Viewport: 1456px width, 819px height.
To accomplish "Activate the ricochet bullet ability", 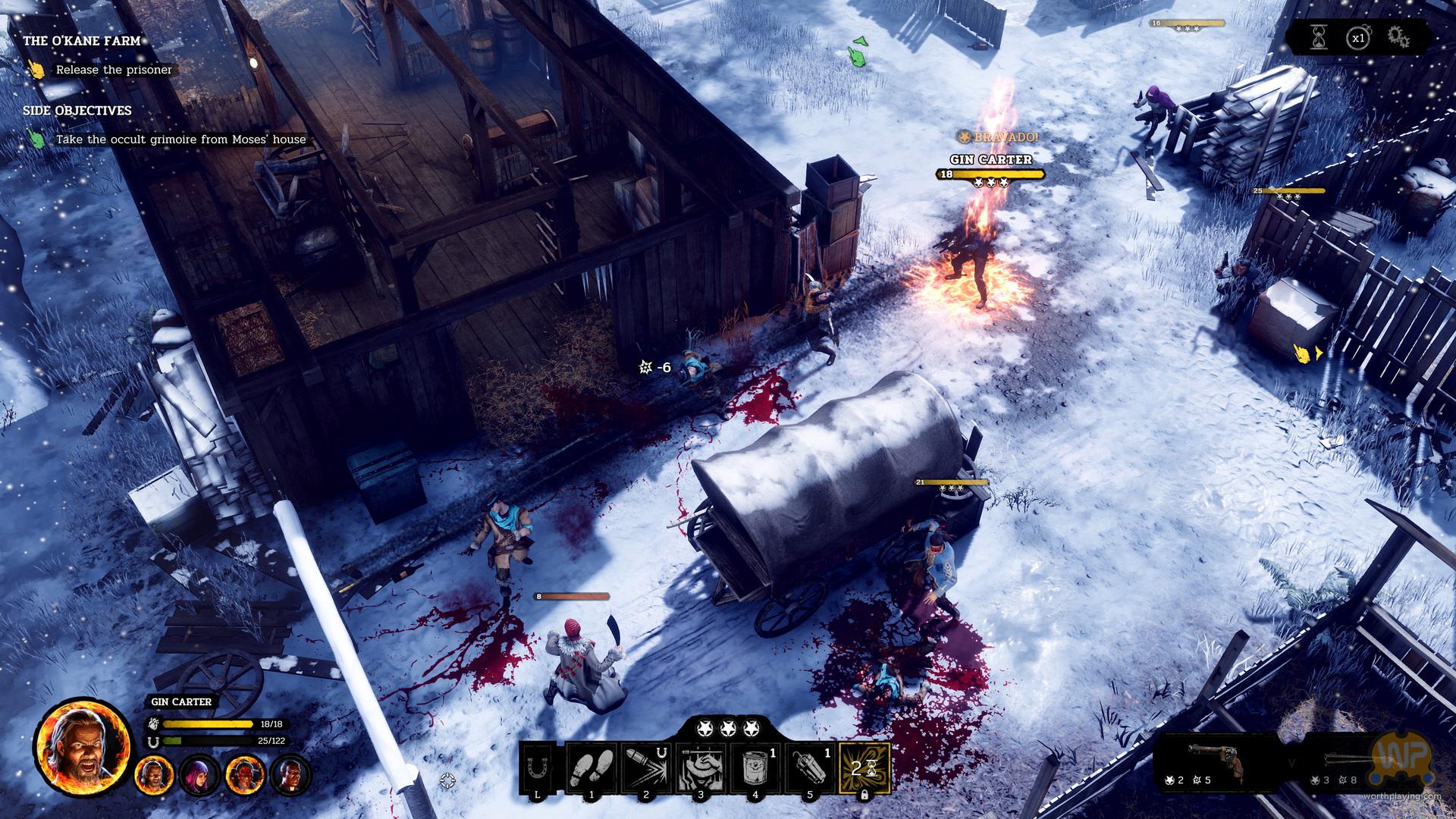I will point(646,768).
